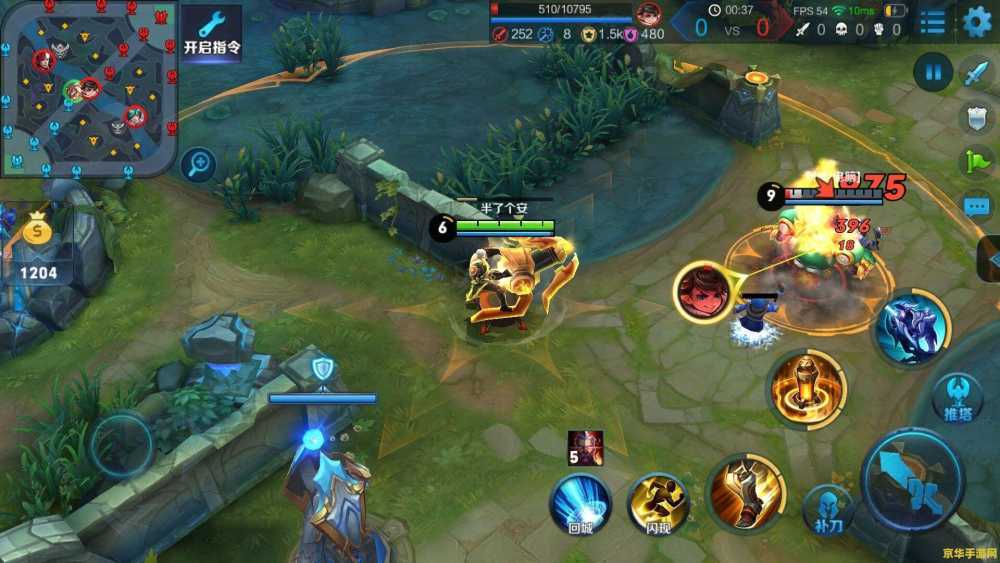This screenshot has width=1000, height=563.
Task: Send the shield retreat signal
Action: tap(975, 118)
